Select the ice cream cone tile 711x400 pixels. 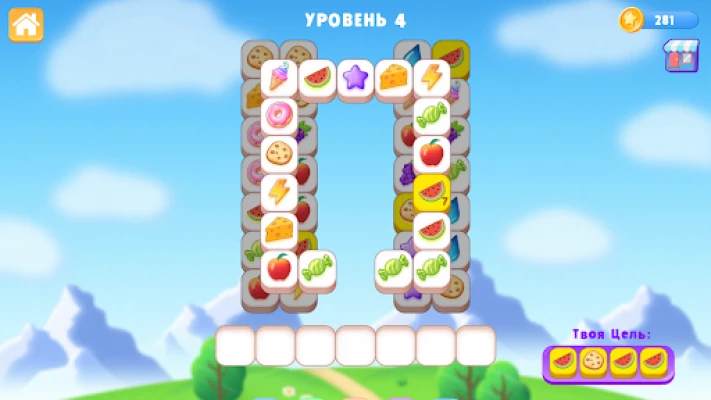279,77
